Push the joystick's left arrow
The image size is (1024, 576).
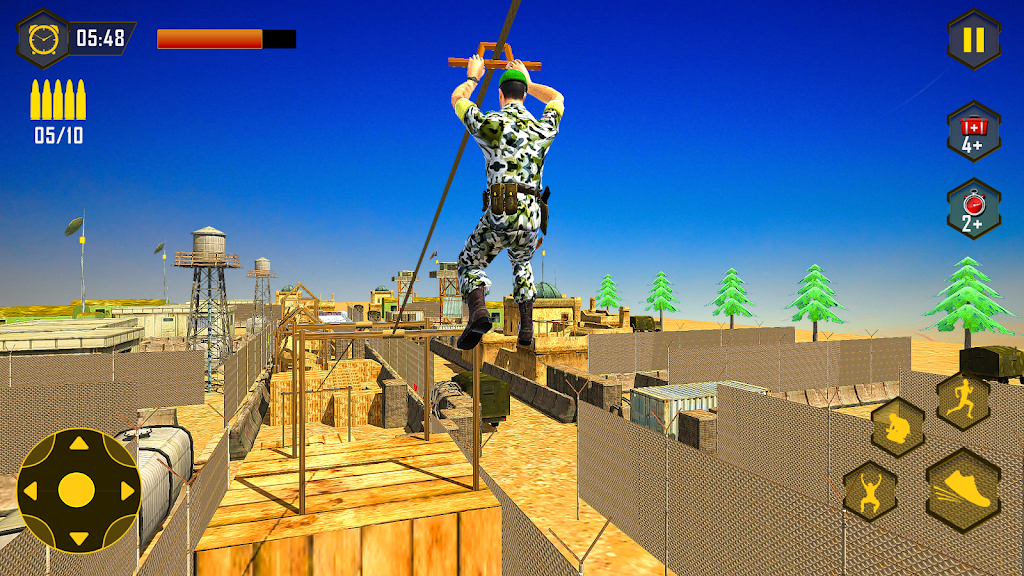click(x=30, y=491)
